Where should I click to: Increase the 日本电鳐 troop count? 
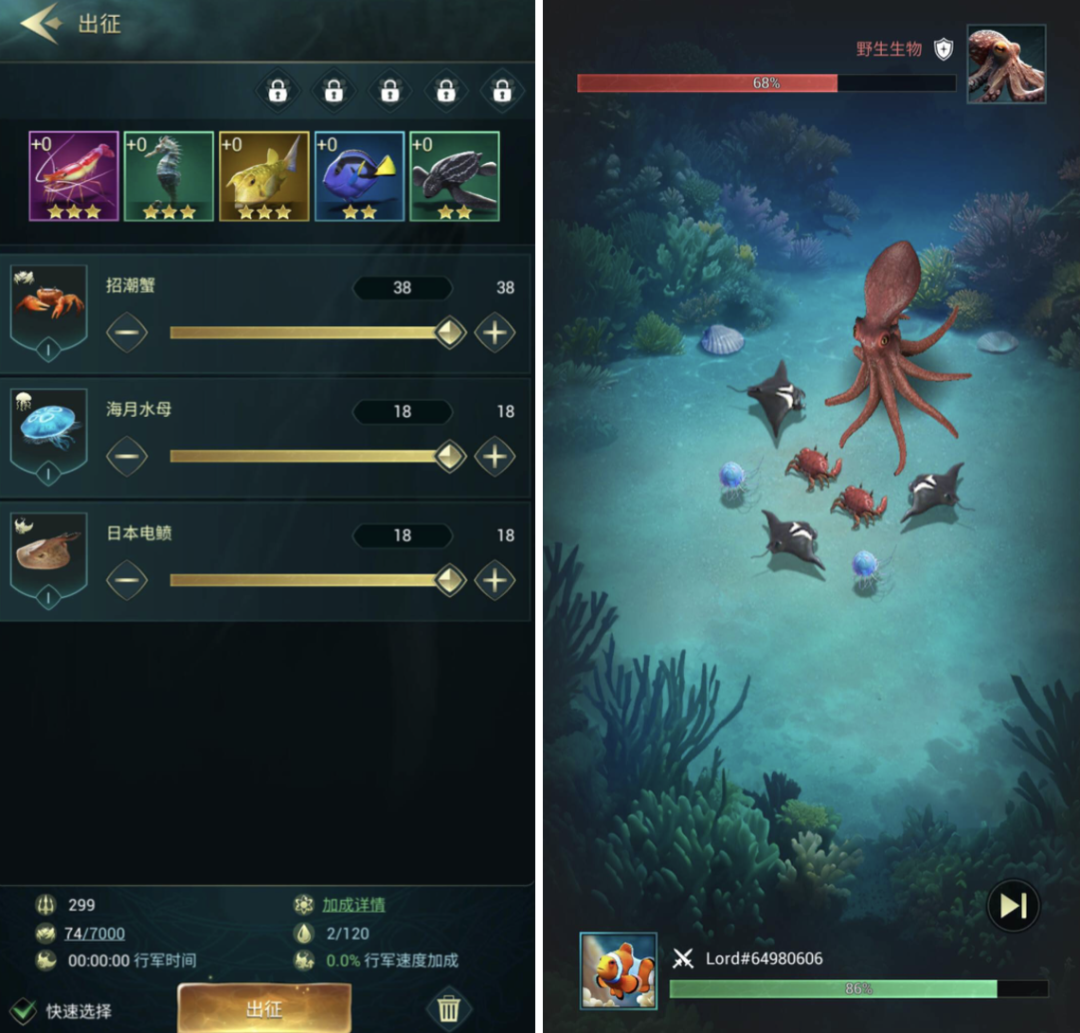(495, 580)
